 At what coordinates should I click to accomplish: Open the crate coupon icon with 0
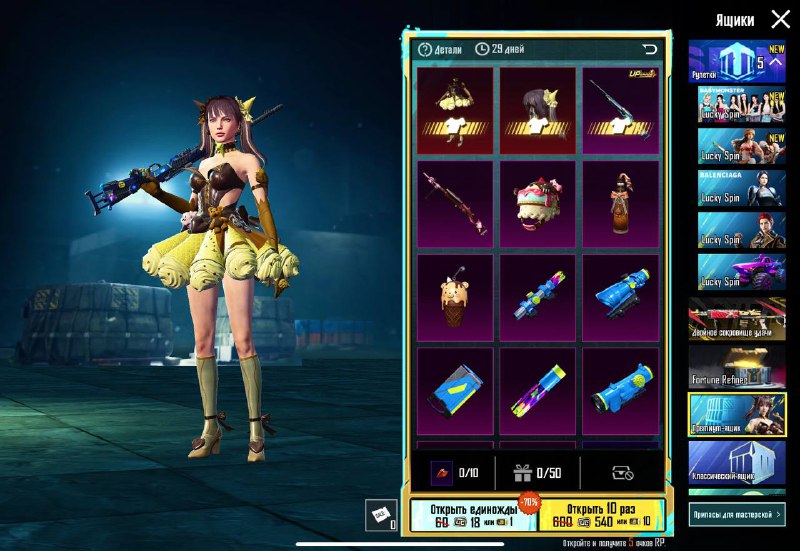(x=380, y=514)
